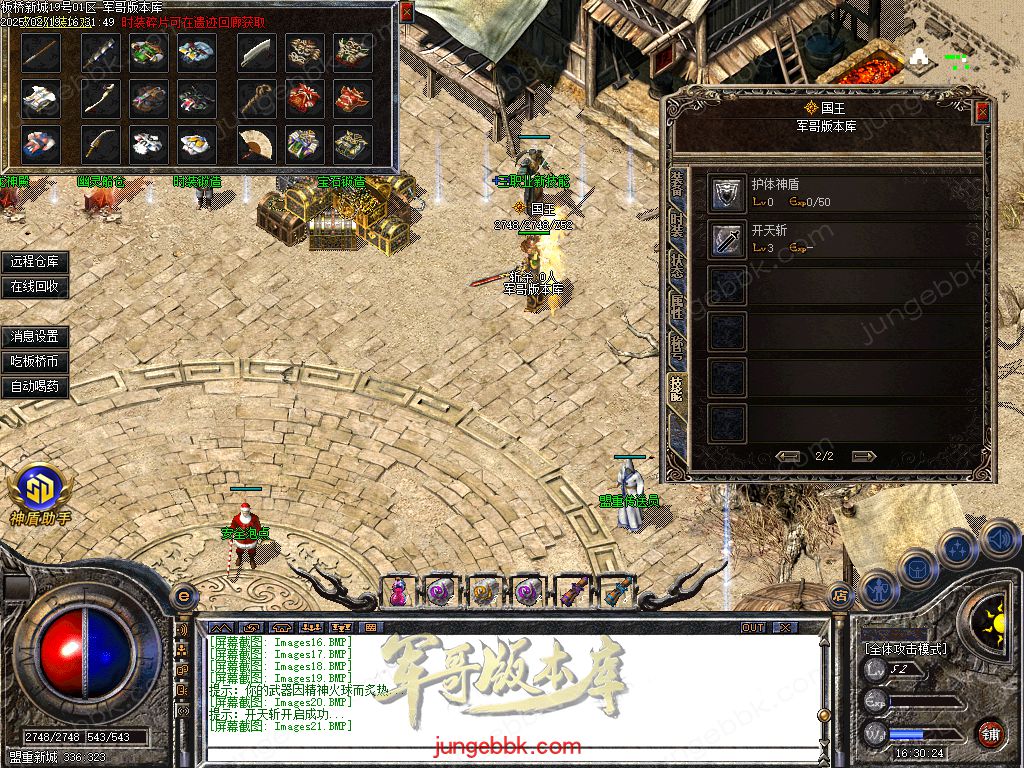Click the OUT button above chat

tap(752, 627)
